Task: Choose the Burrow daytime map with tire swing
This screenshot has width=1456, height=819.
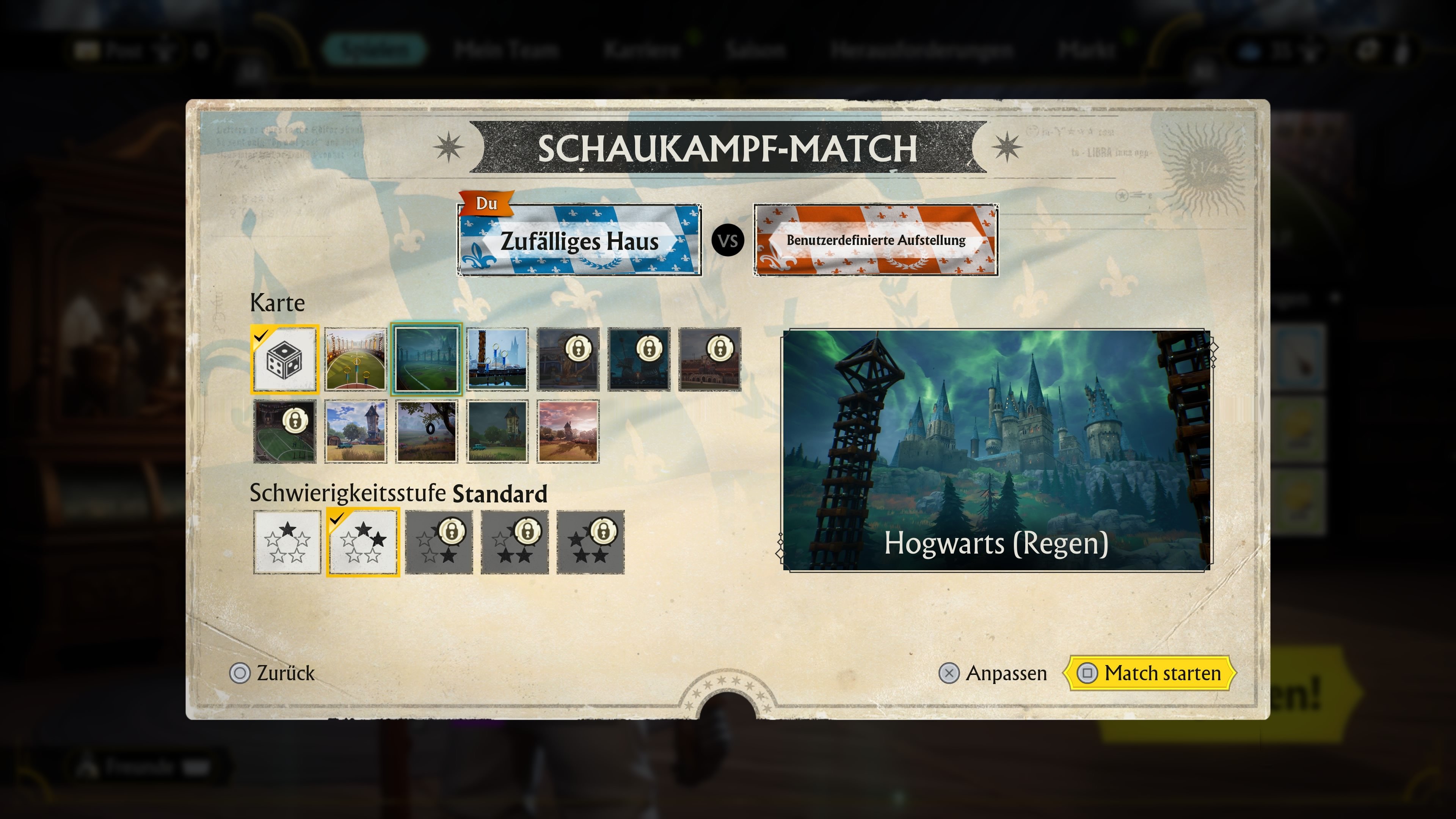Action: [x=427, y=431]
